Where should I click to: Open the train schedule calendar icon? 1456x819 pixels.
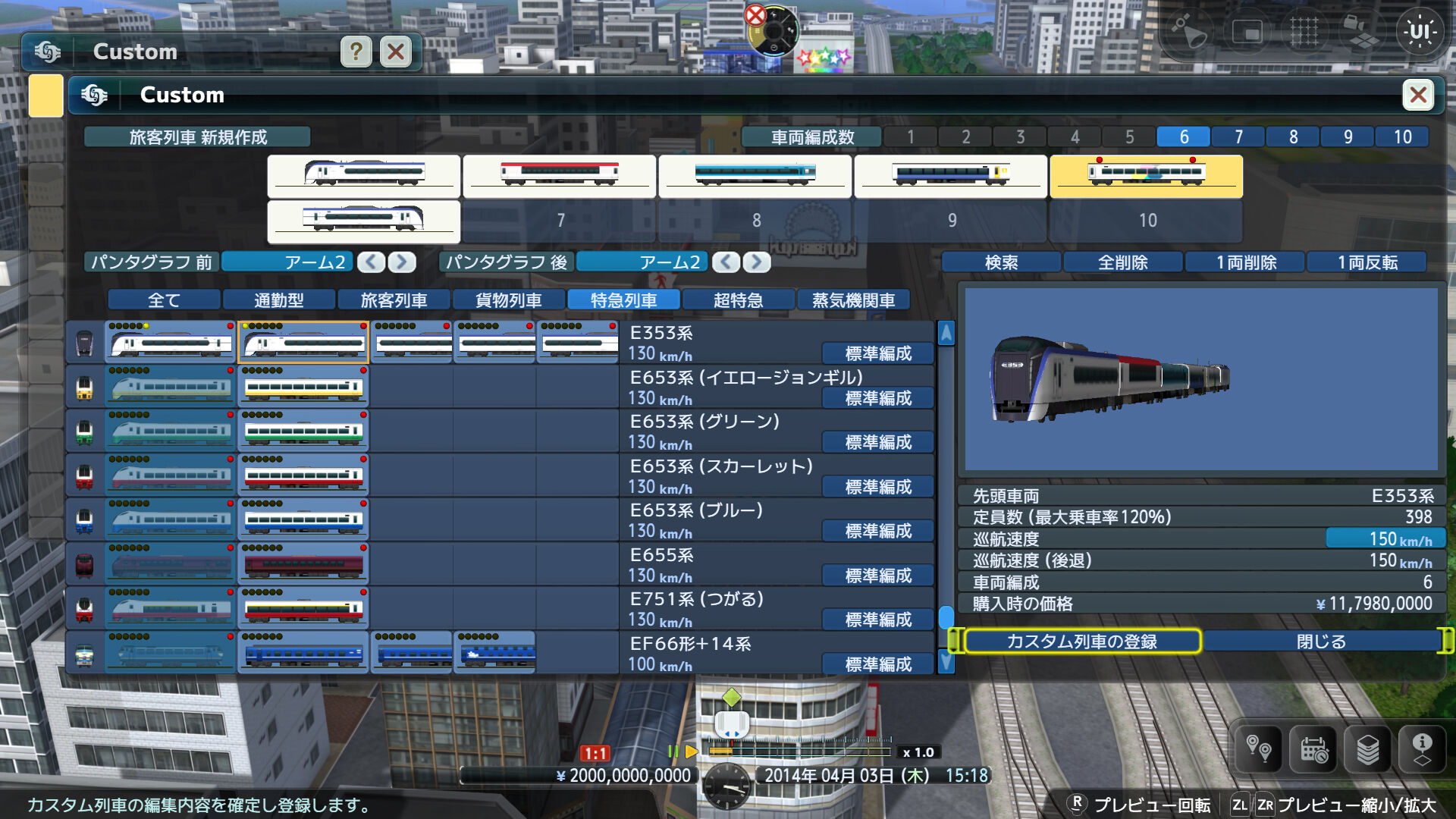(1313, 749)
